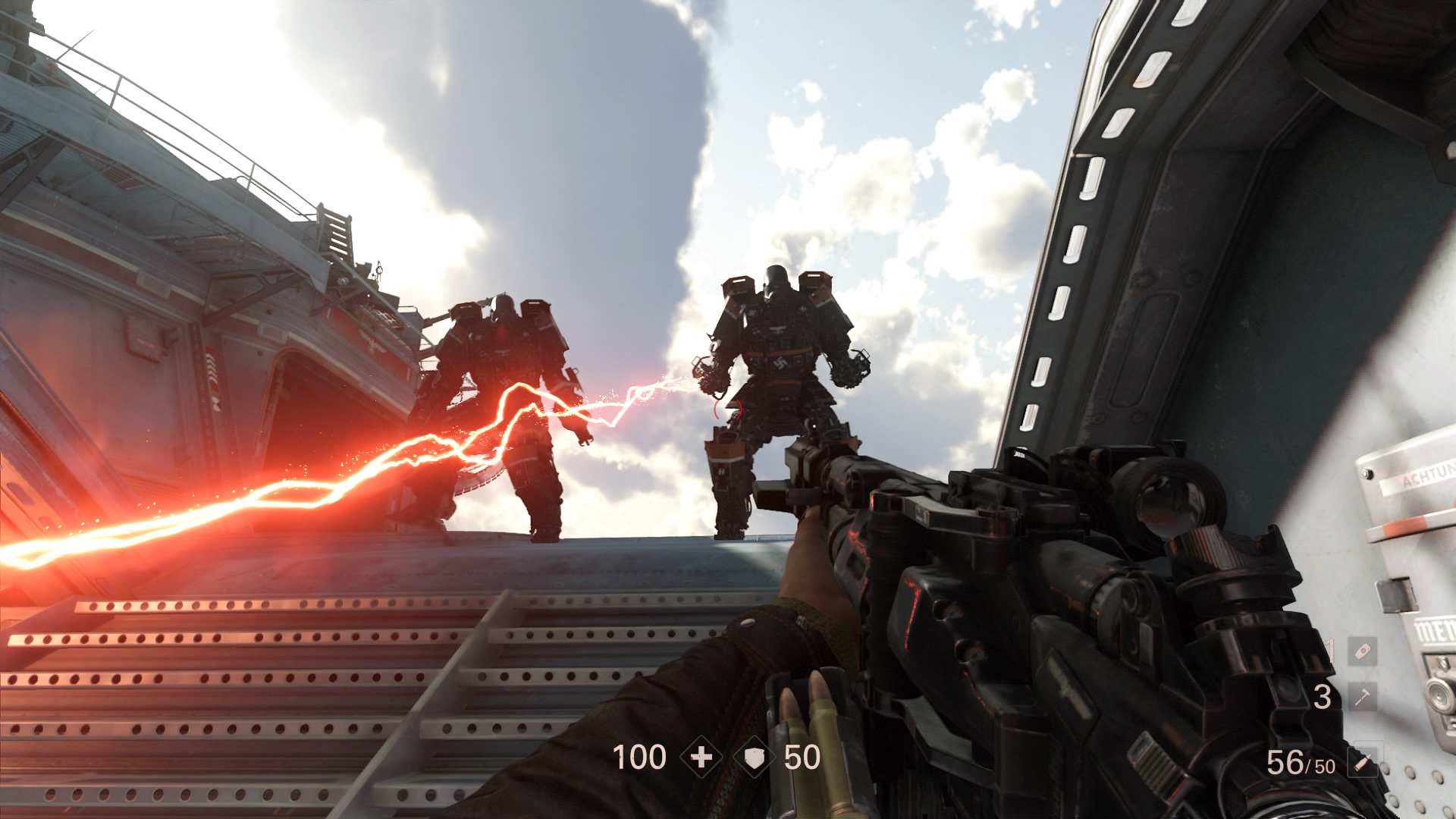This screenshot has width=1456, height=819.
Task: Select the bullet ammo icon near 56/50
Action: 1364,762
